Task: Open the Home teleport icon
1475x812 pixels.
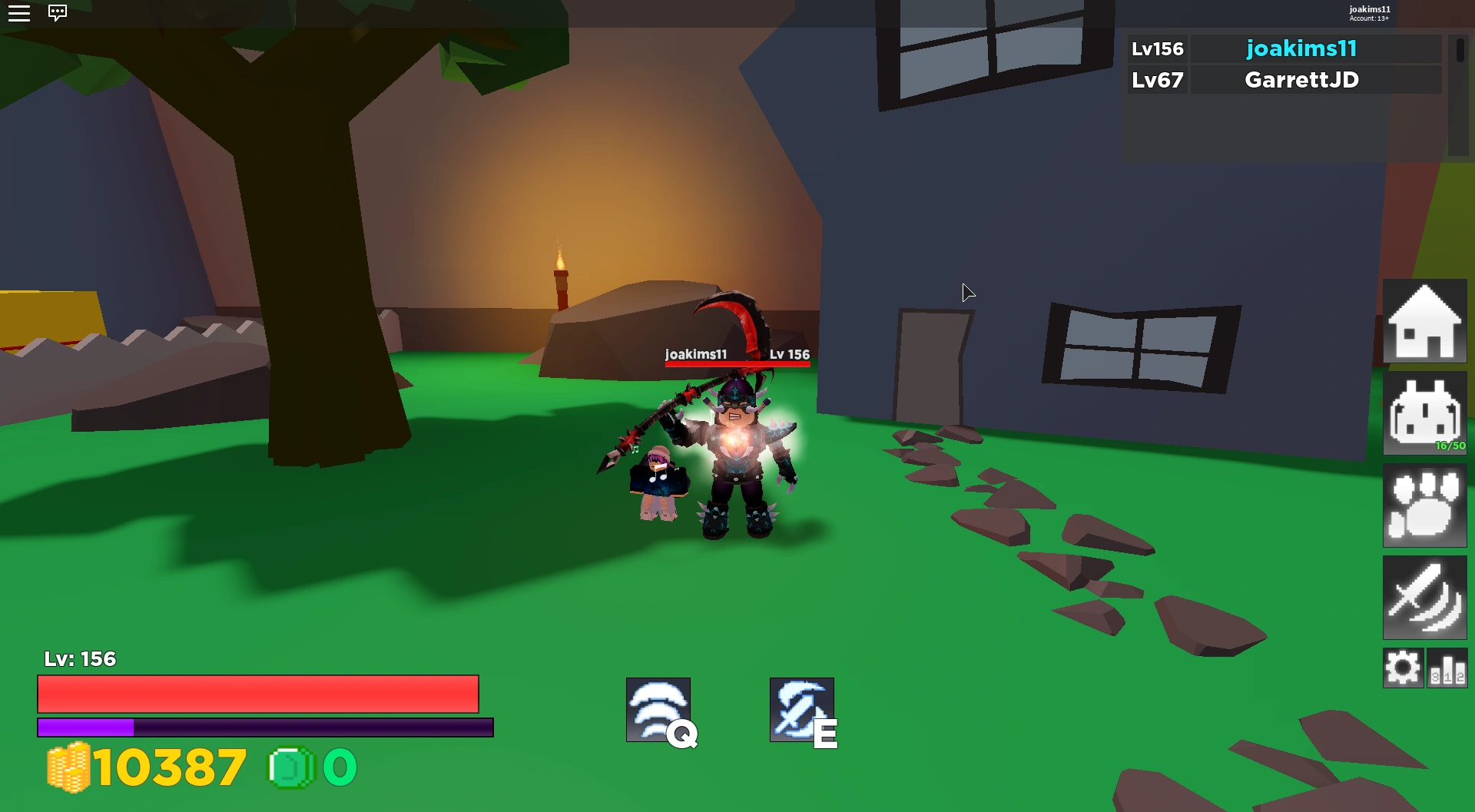Action: (1425, 321)
